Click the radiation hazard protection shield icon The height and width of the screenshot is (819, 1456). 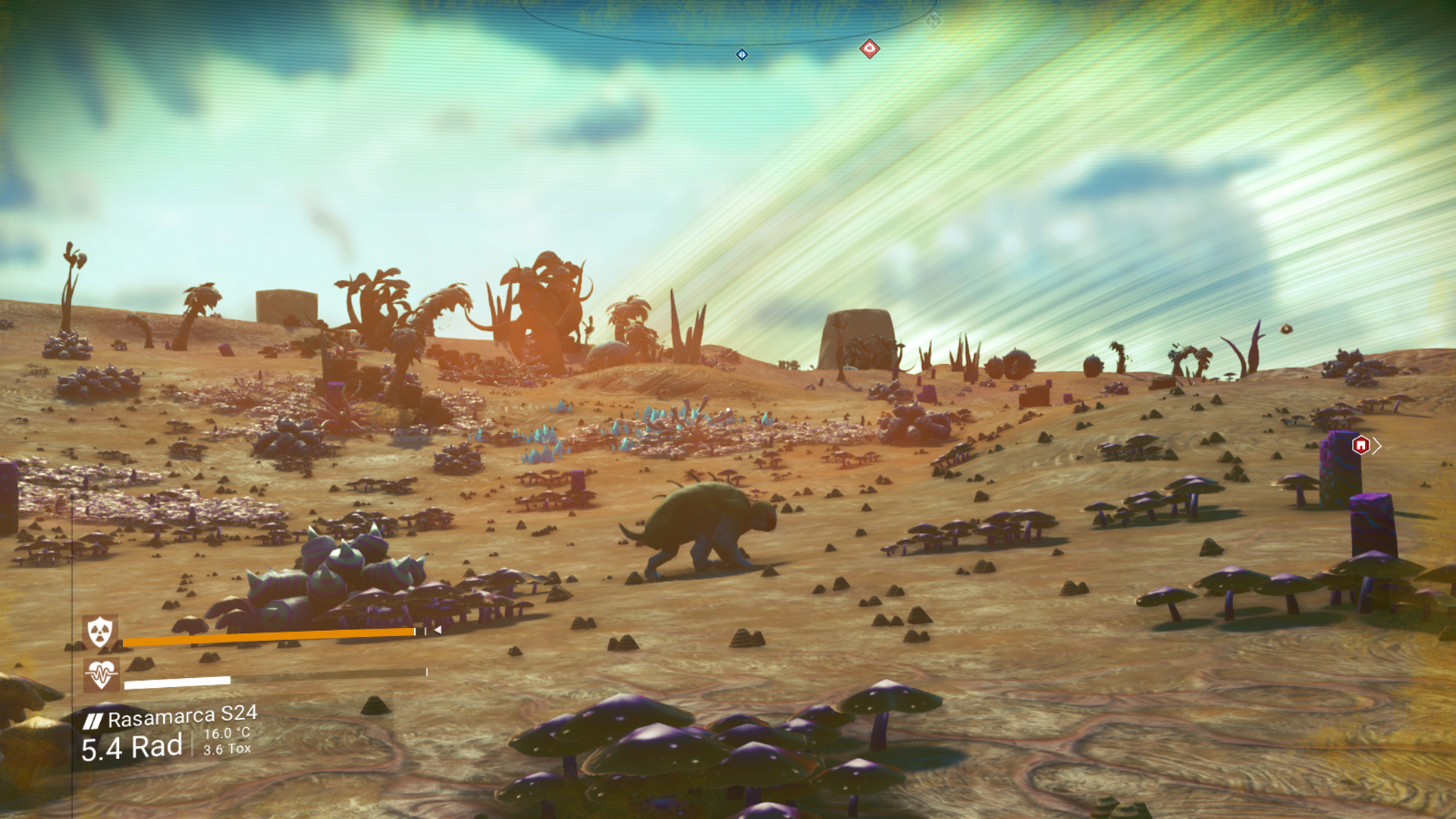pyautogui.click(x=100, y=632)
